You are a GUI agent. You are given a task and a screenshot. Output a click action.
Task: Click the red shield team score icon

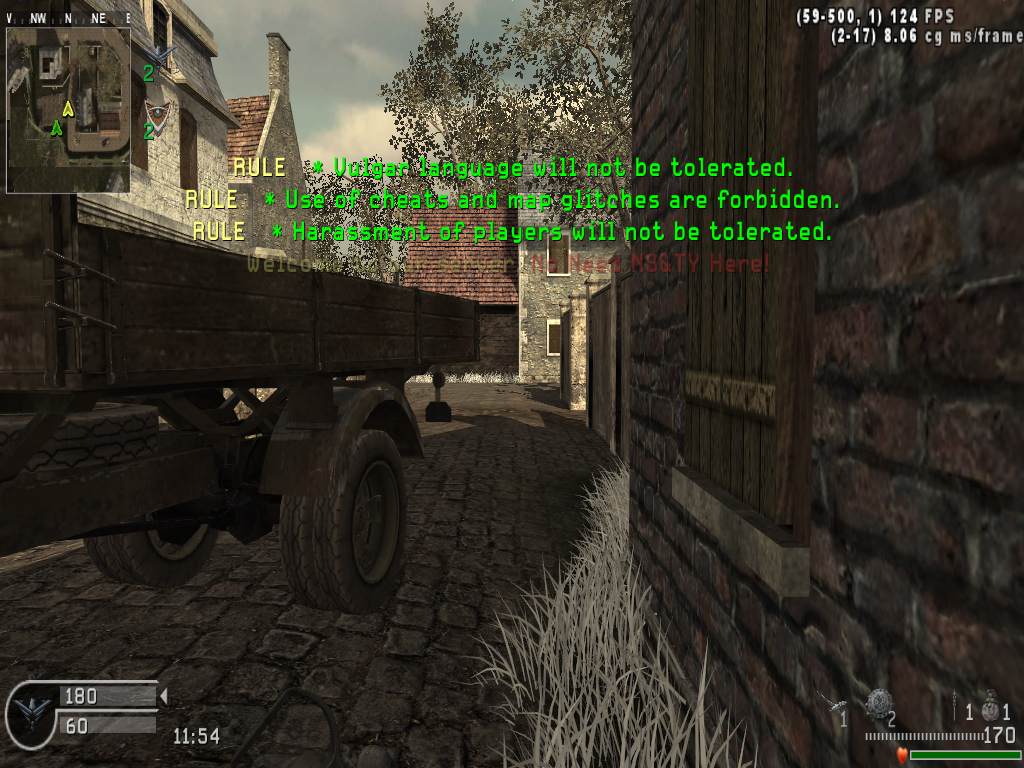155,111
